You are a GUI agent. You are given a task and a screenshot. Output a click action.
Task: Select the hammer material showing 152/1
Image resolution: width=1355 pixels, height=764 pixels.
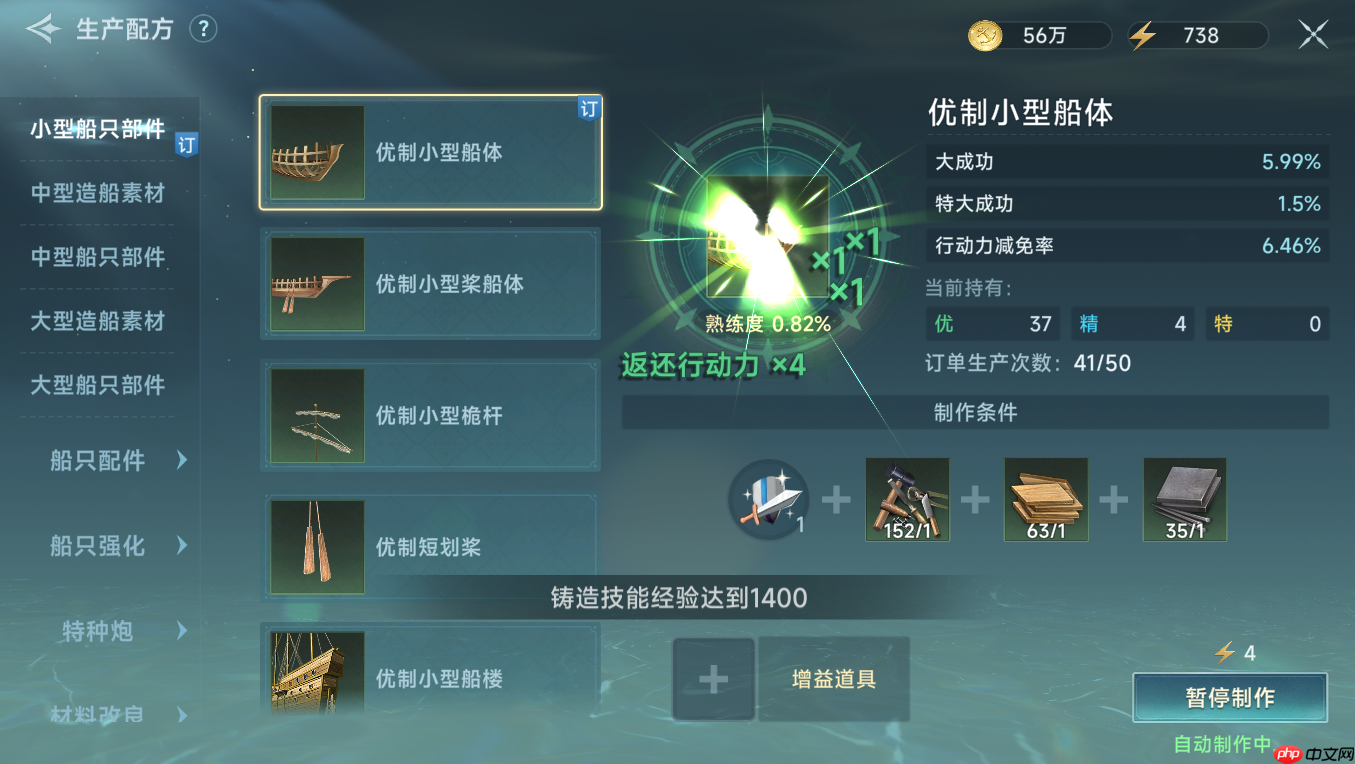point(906,499)
